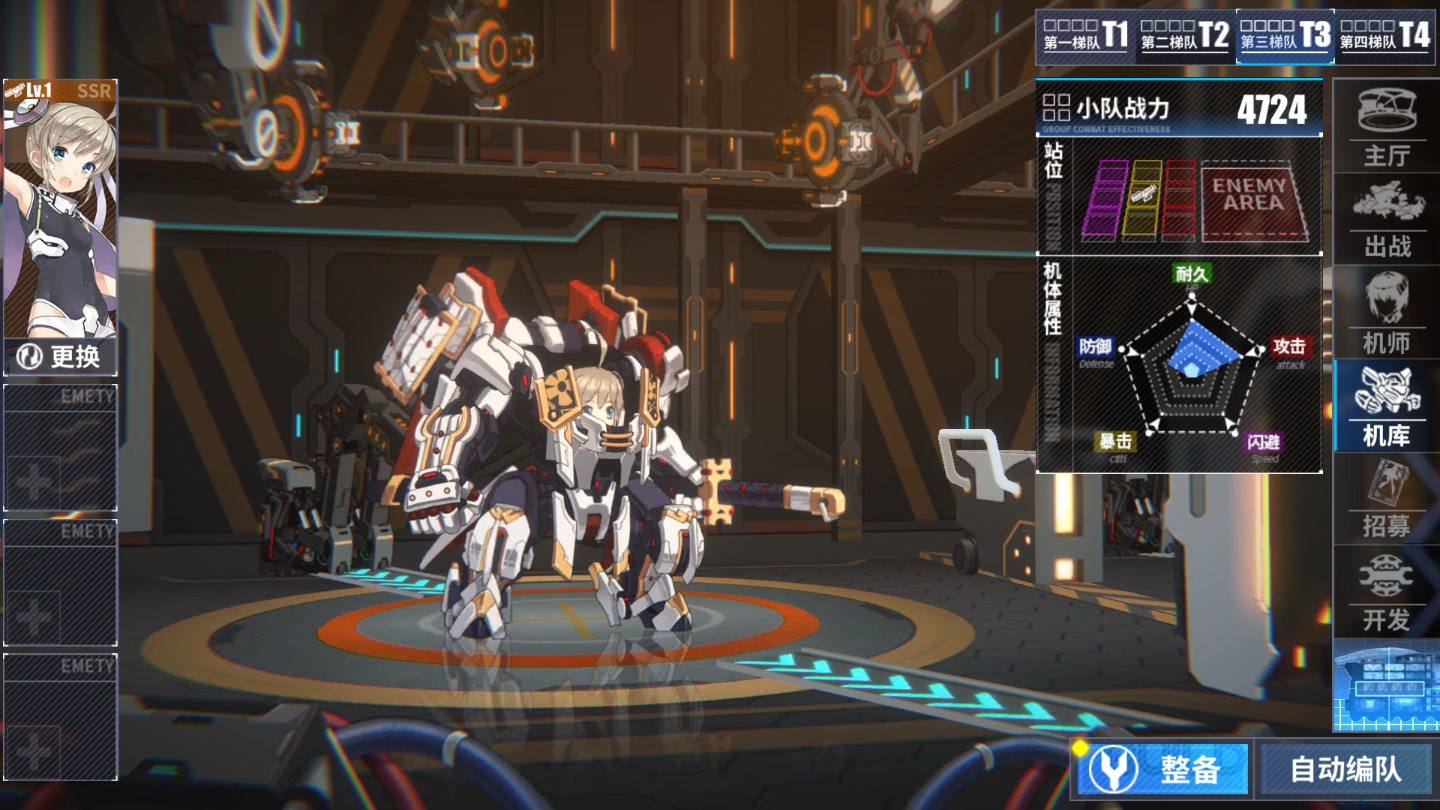Open the 出战 sortie menu
Viewport: 1440px width, 810px height.
tap(1386, 218)
